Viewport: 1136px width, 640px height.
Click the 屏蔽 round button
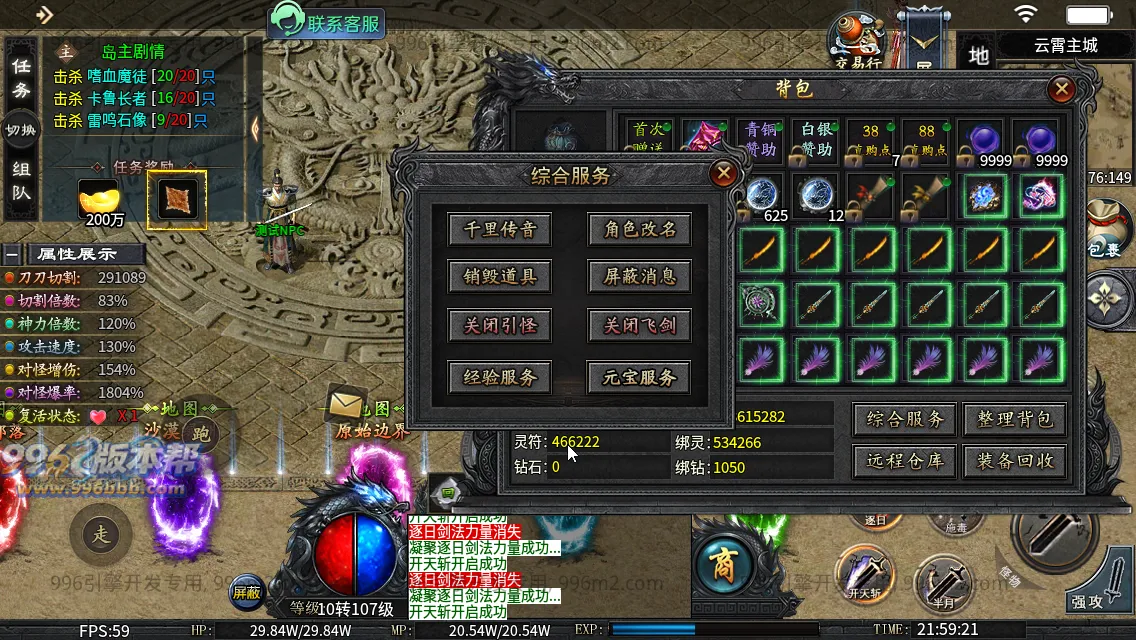click(x=247, y=592)
